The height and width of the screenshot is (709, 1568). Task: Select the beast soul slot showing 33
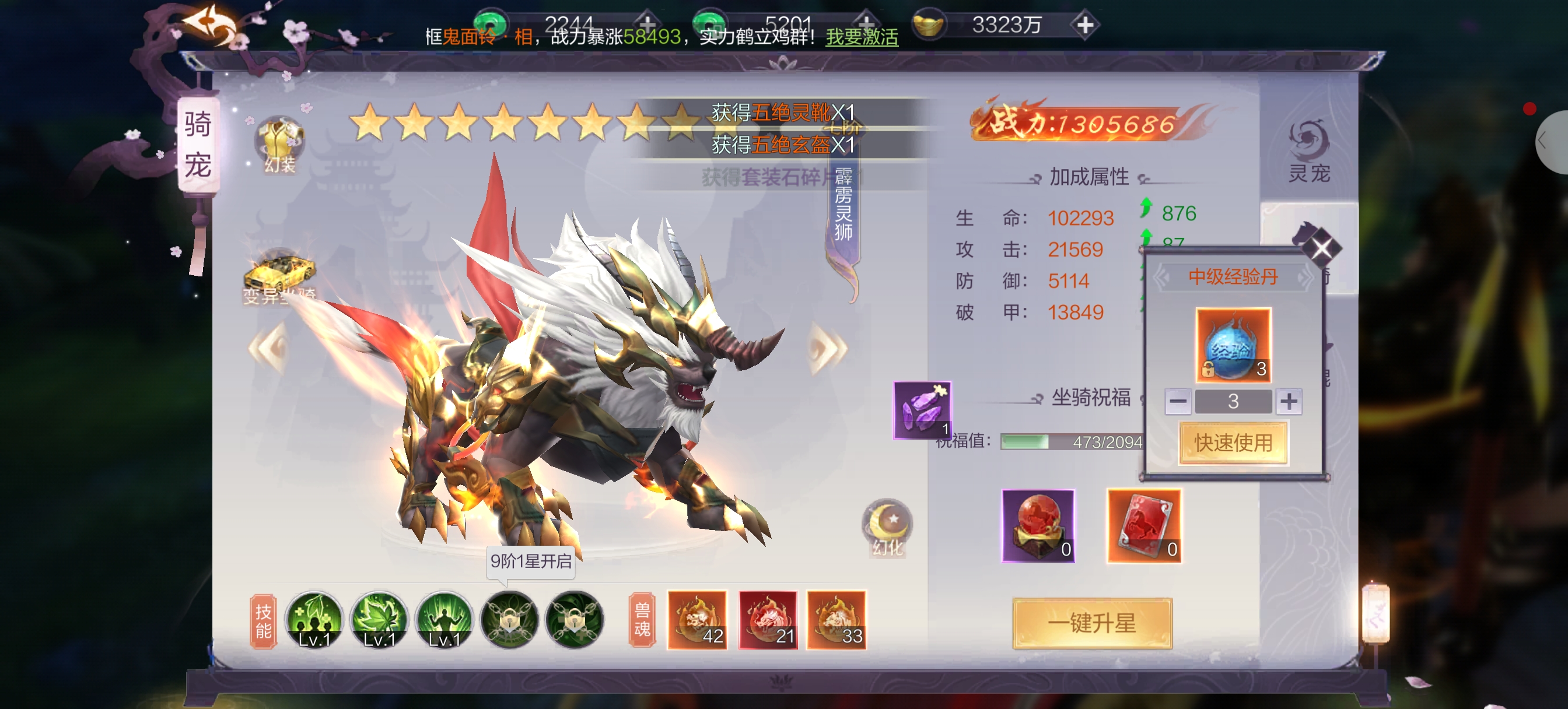pyautogui.click(x=836, y=620)
